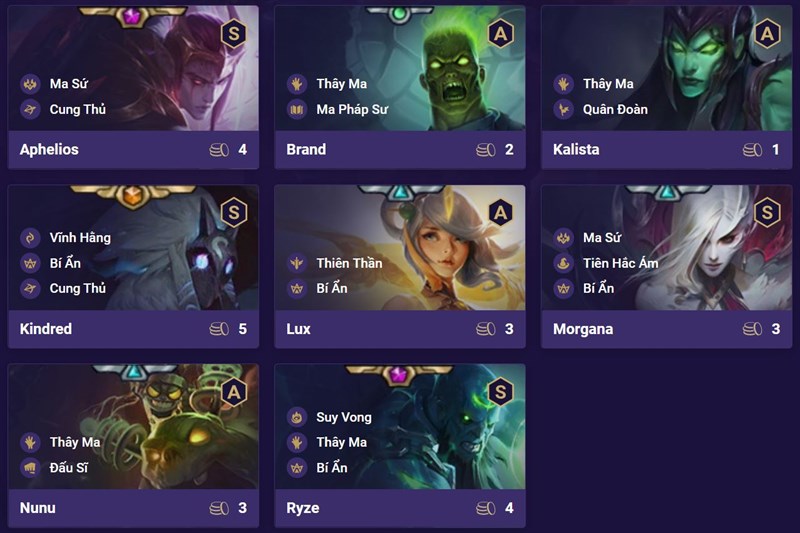The width and height of the screenshot is (800, 533).
Task: Click Ryze's Suy Vong trait
Action: pyautogui.click(x=343, y=417)
